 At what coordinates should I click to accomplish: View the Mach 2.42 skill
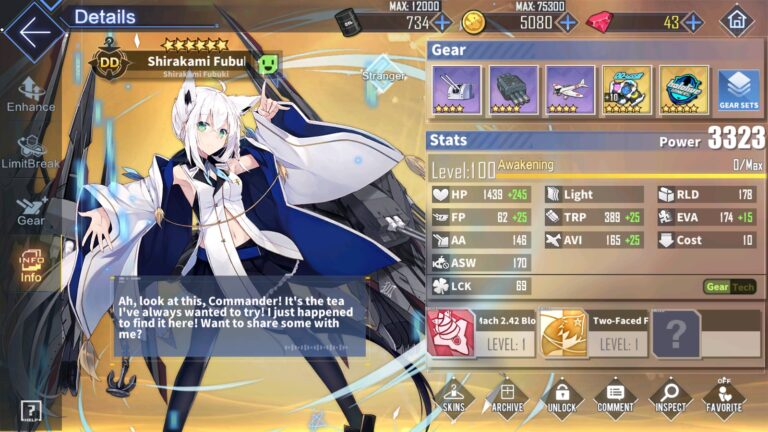[481, 334]
